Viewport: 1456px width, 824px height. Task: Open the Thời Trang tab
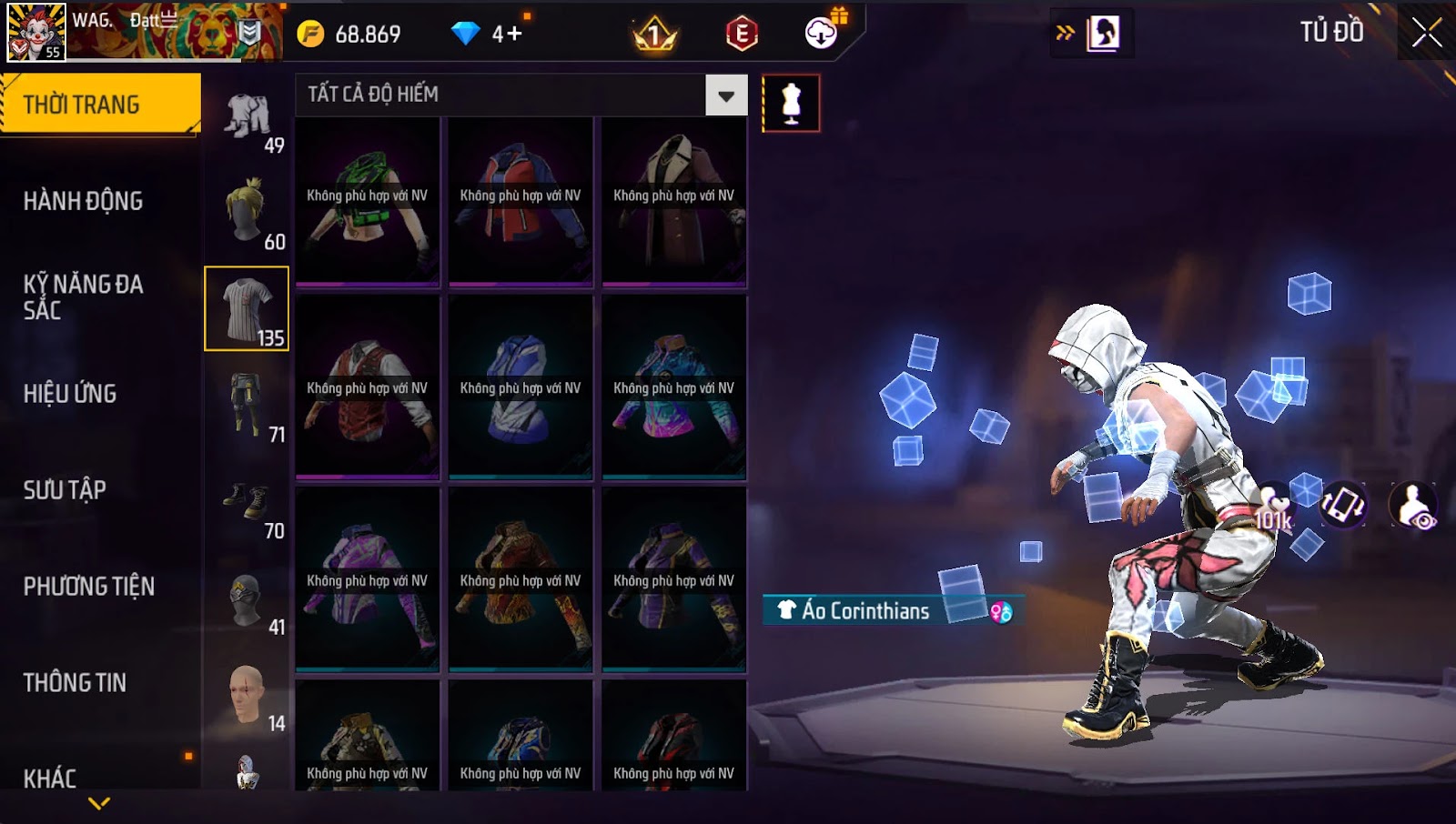click(x=100, y=105)
